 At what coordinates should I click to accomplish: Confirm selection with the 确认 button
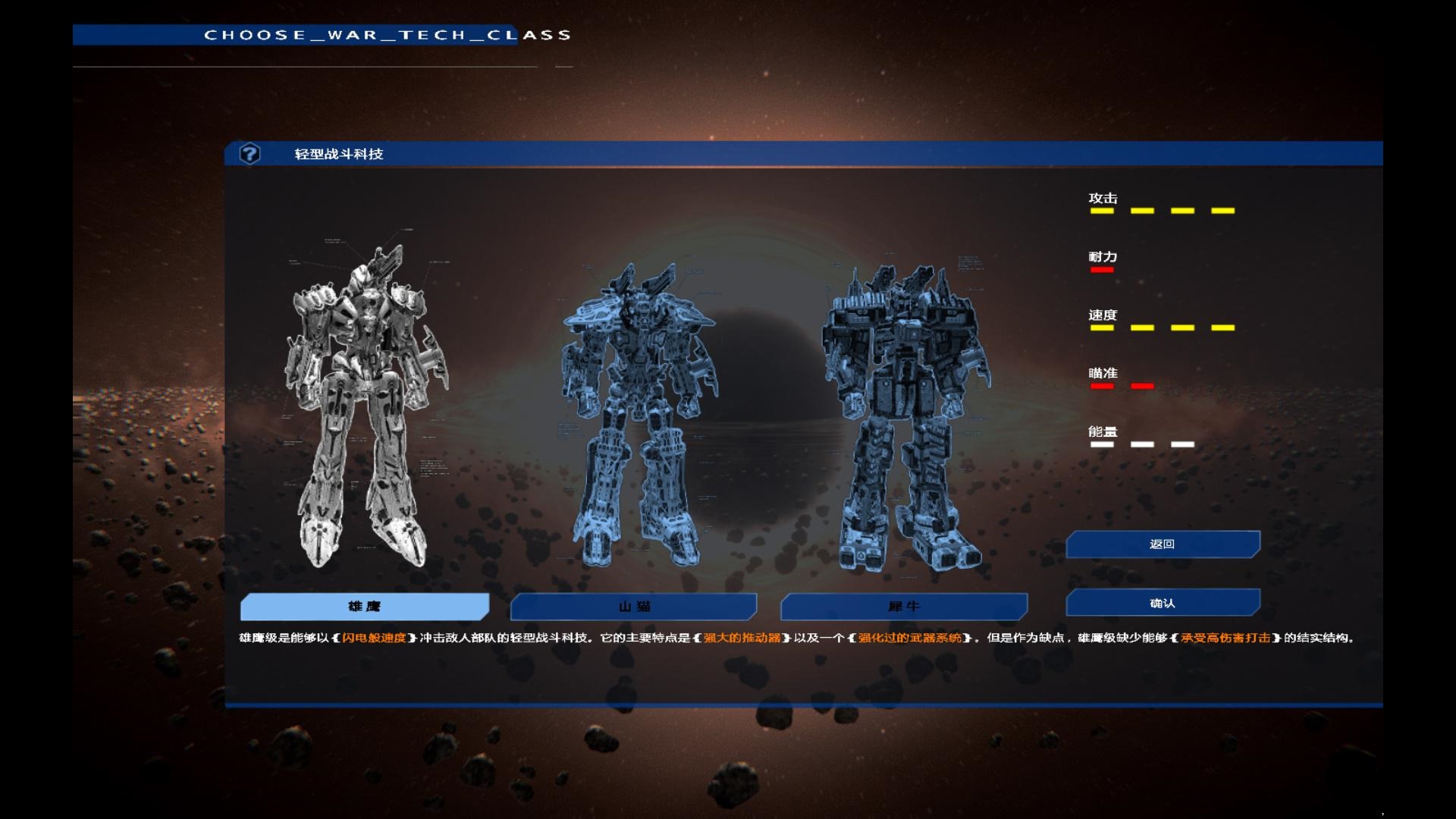coord(1163,604)
